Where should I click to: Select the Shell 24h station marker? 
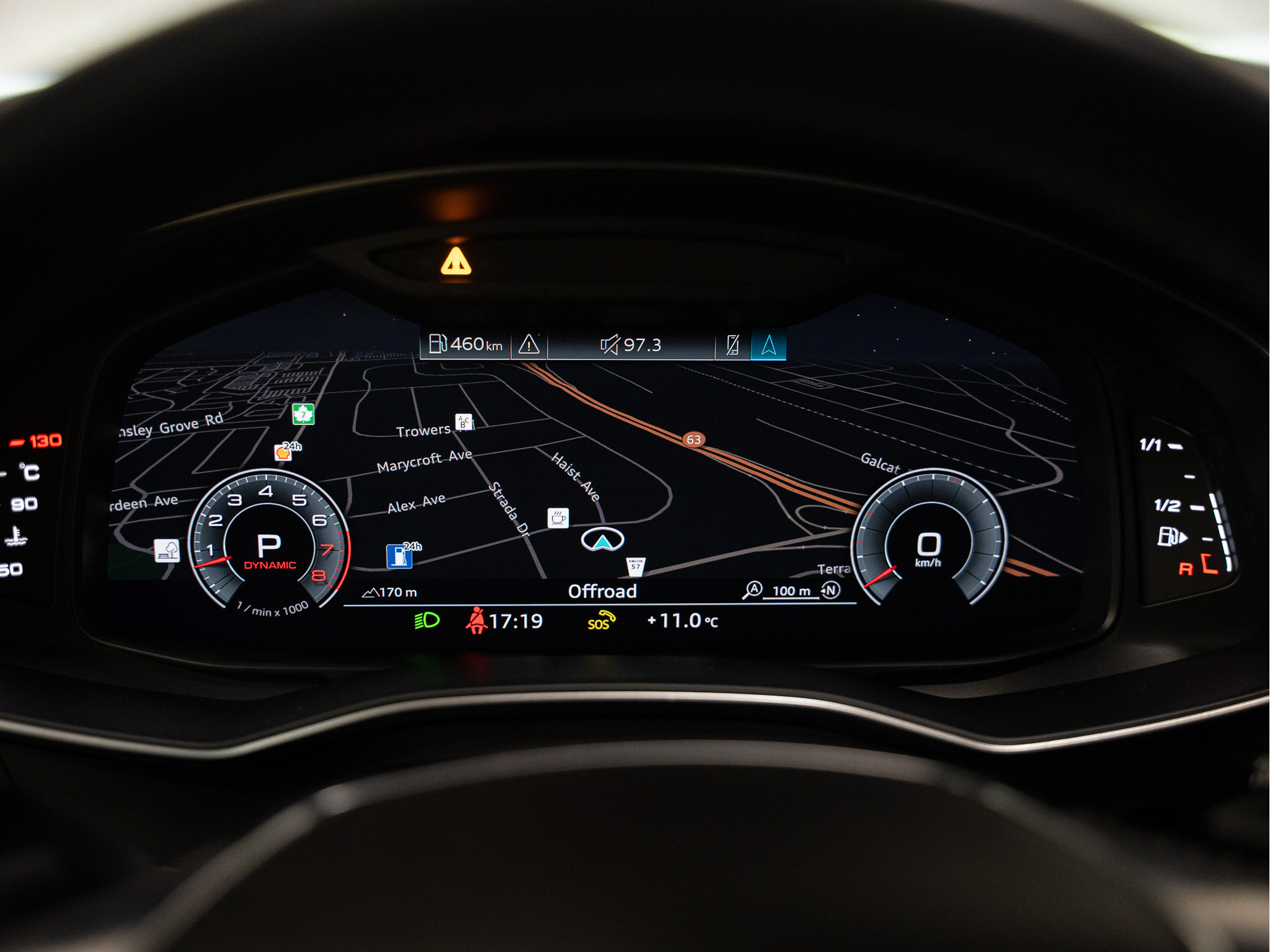coord(283,452)
